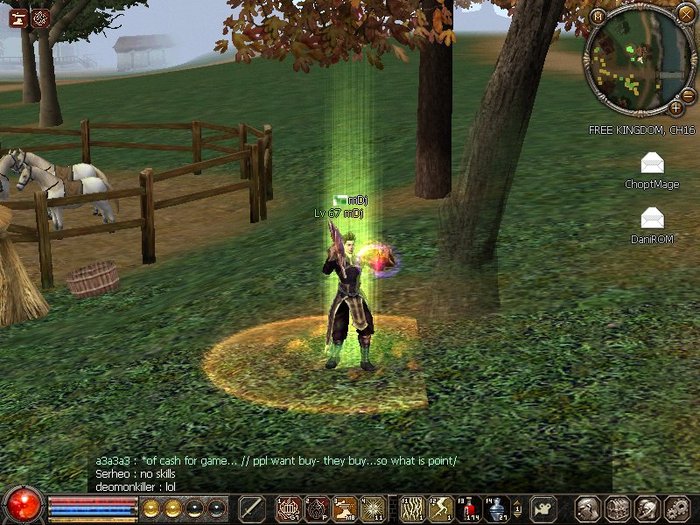Viewport: 700px width, 525px height.
Task: Open the message envelope from DaniROM
Action: [x=652, y=217]
